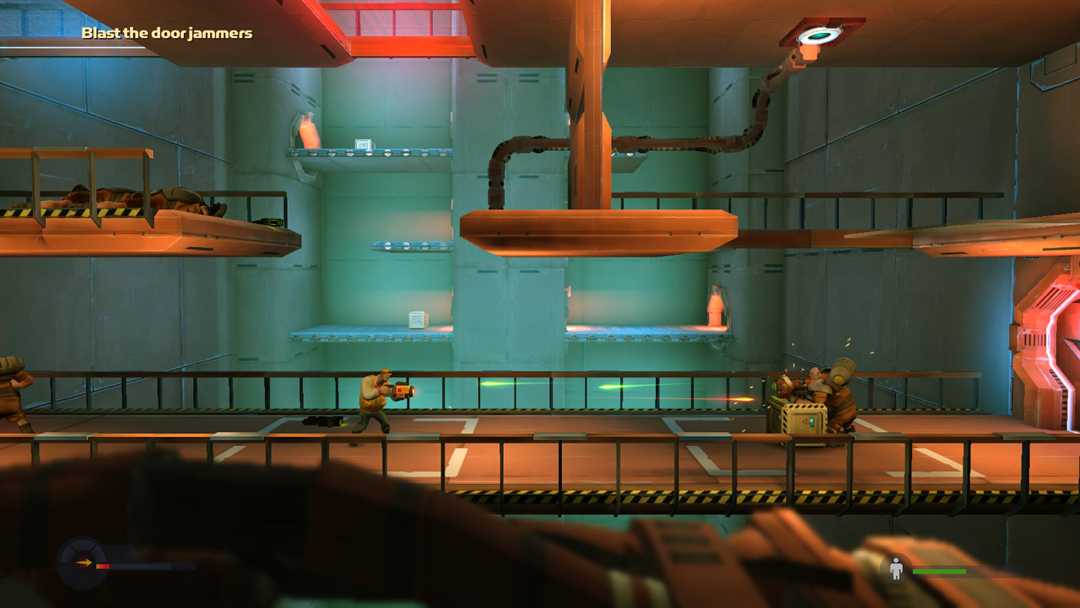The width and height of the screenshot is (1080, 608).
Task: Click the white player figure icon
Action: coord(896,569)
